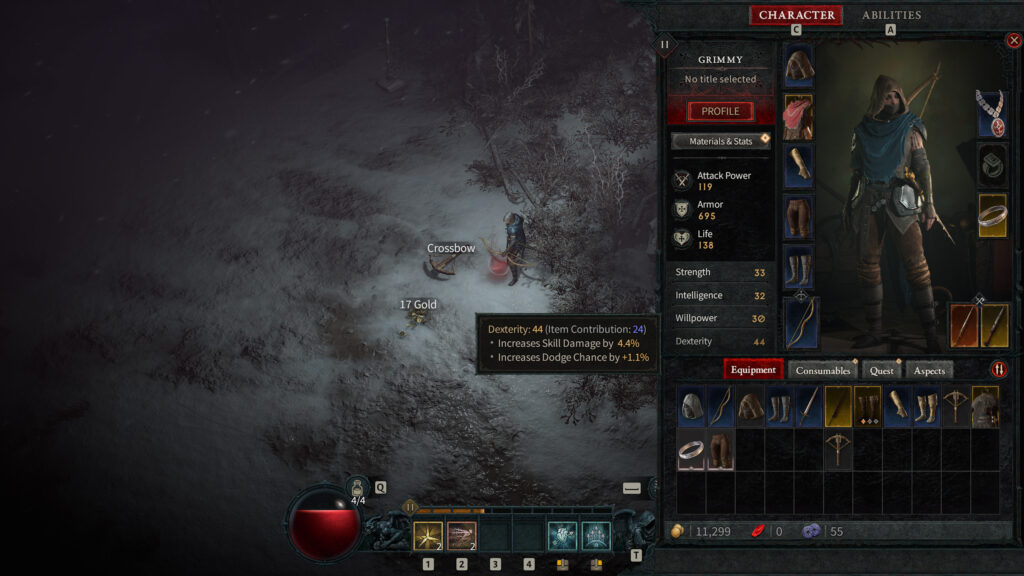Switch to the Abilities tab
The image size is (1024, 576).
[x=891, y=15]
